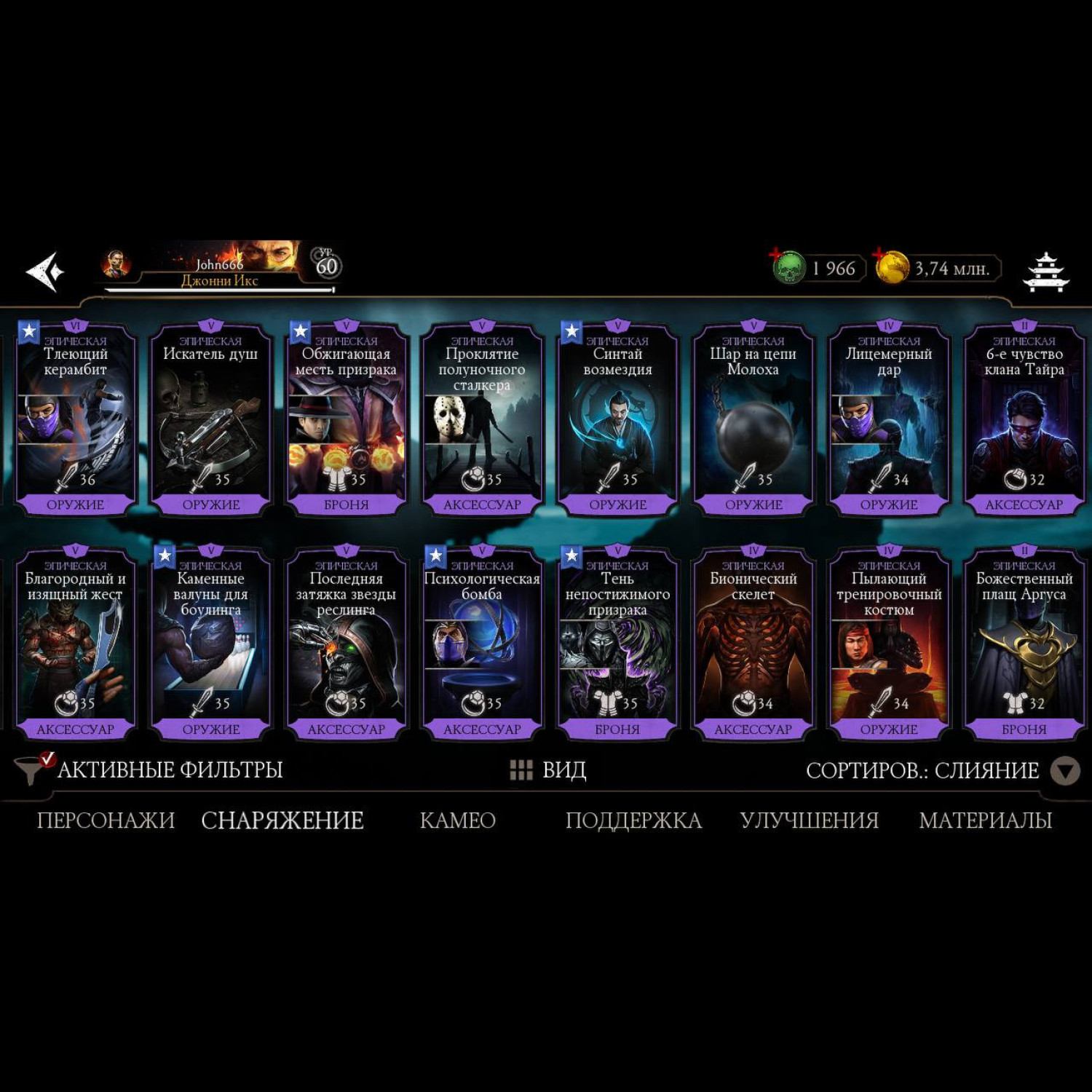Add more souls with green skull icon
Viewport: 1092px width, 1092px height.
(x=789, y=267)
